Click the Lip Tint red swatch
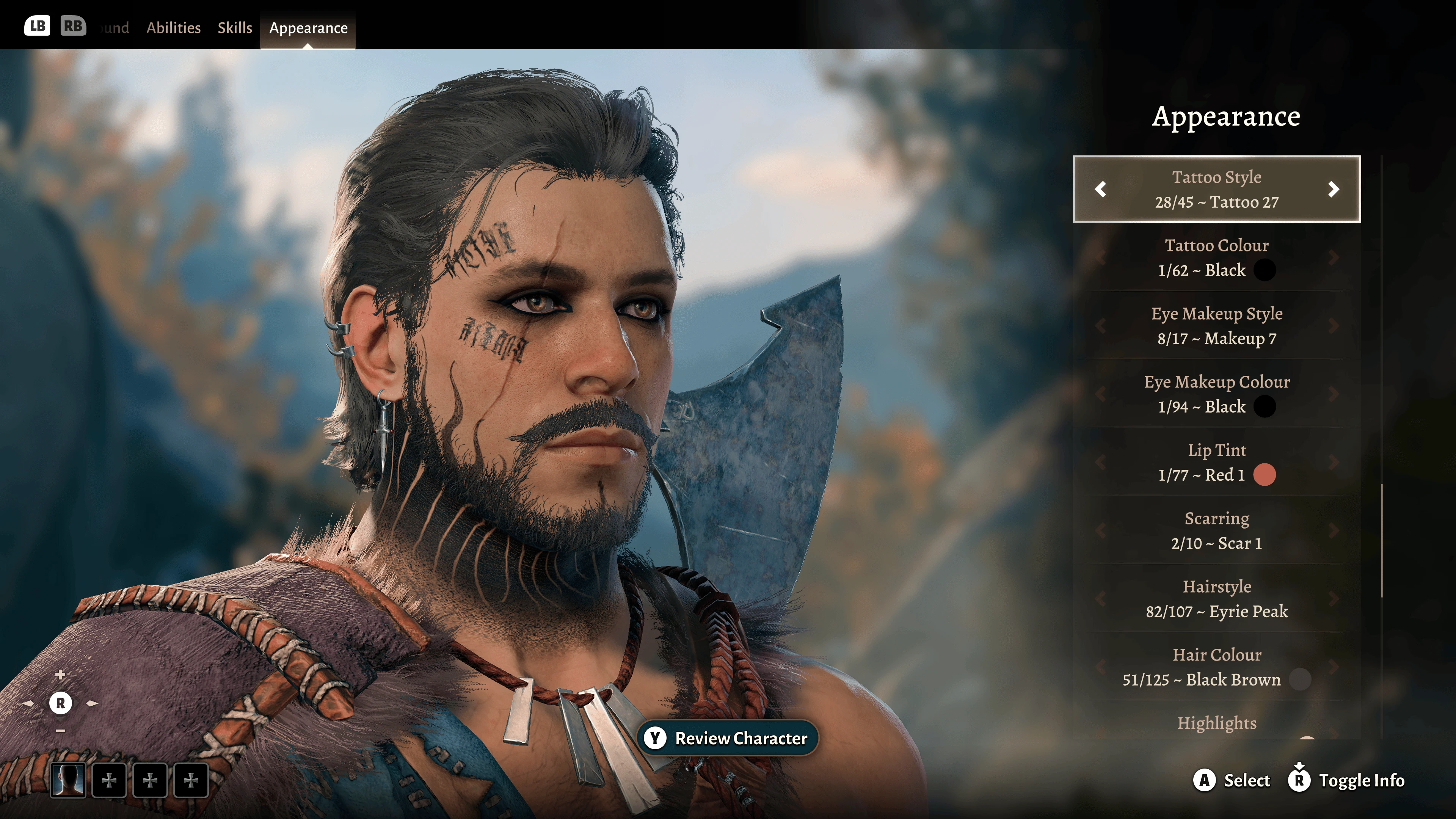The image size is (1456, 819). tap(1265, 475)
